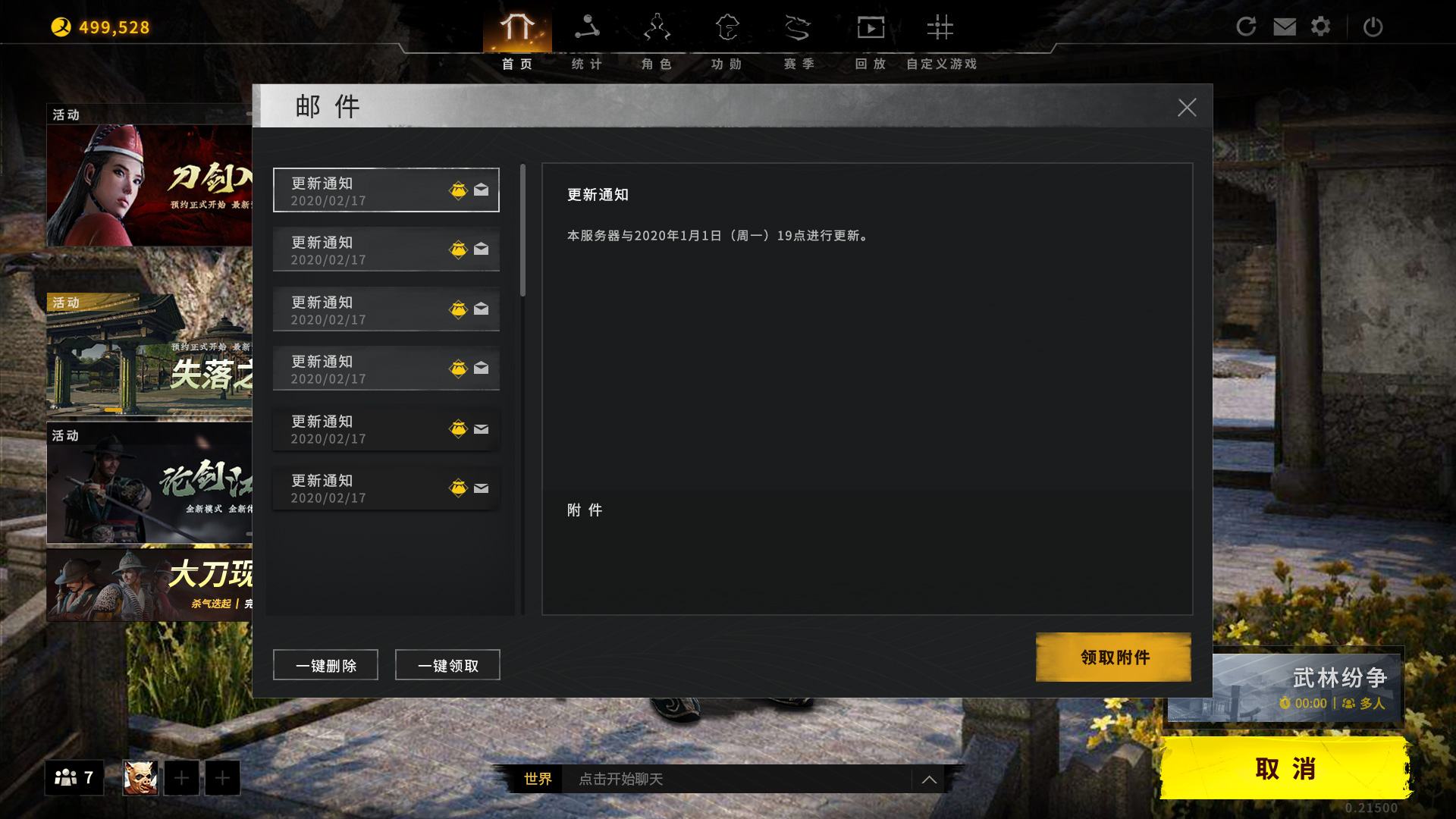Select the 功勋 merit shield icon
Screen dimensions: 1456x819
tap(726, 27)
